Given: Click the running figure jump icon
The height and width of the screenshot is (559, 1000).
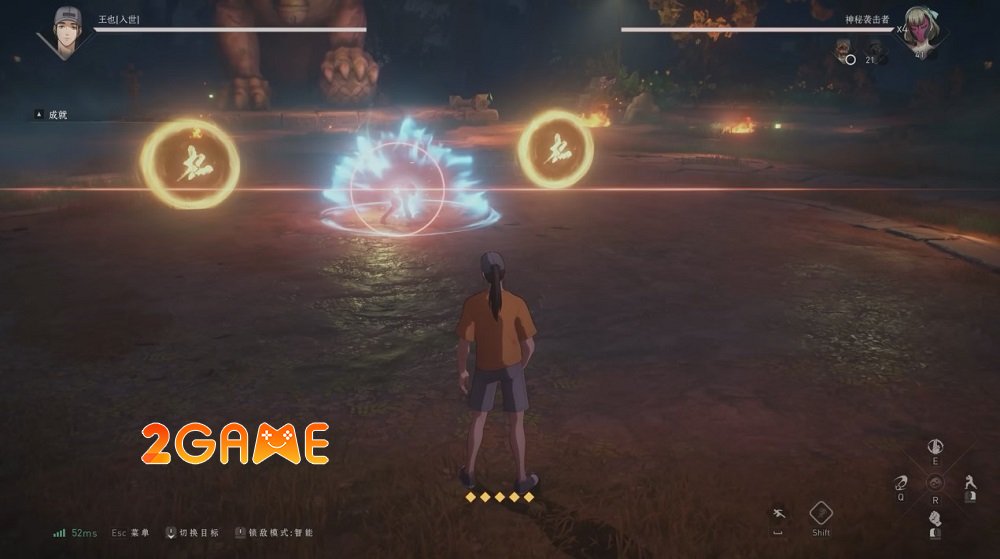Looking at the screenshot, I should coord(778,513).
